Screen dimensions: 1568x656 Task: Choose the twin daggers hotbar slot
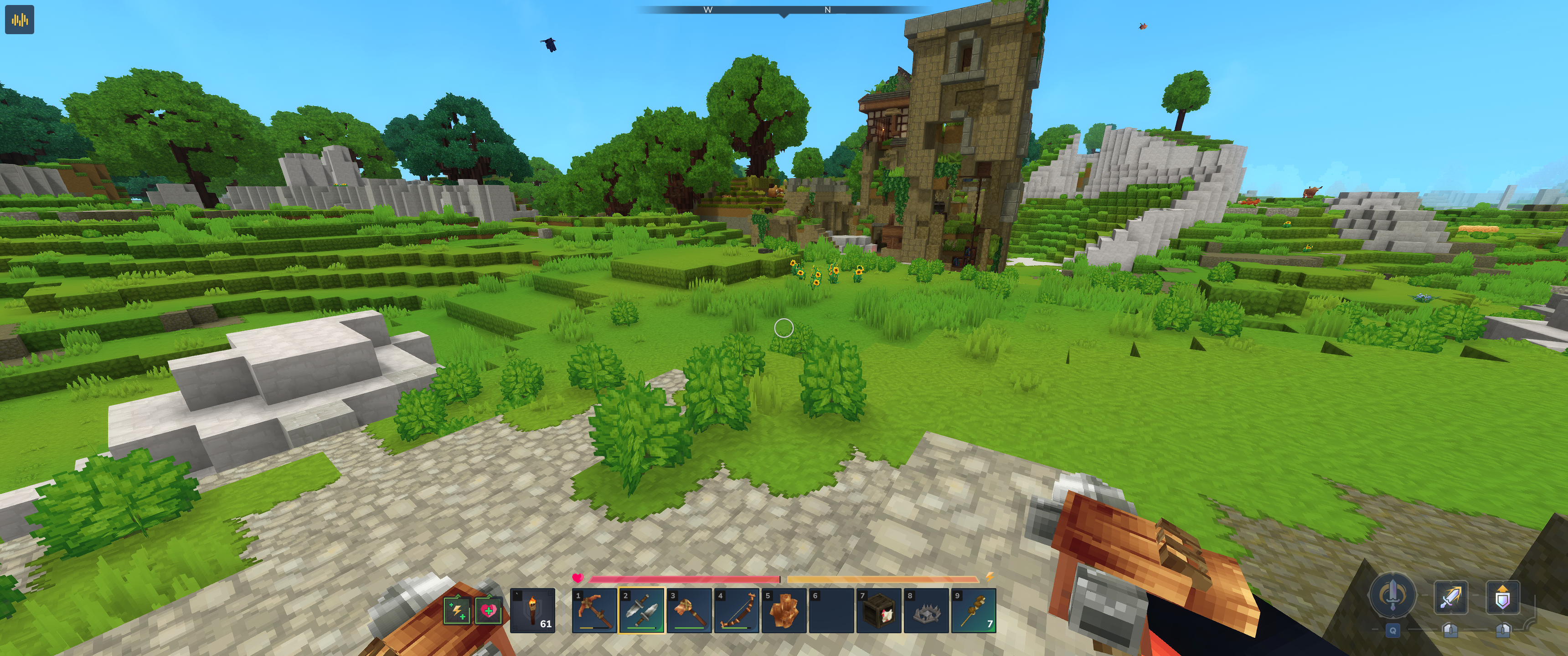(642, 610)
